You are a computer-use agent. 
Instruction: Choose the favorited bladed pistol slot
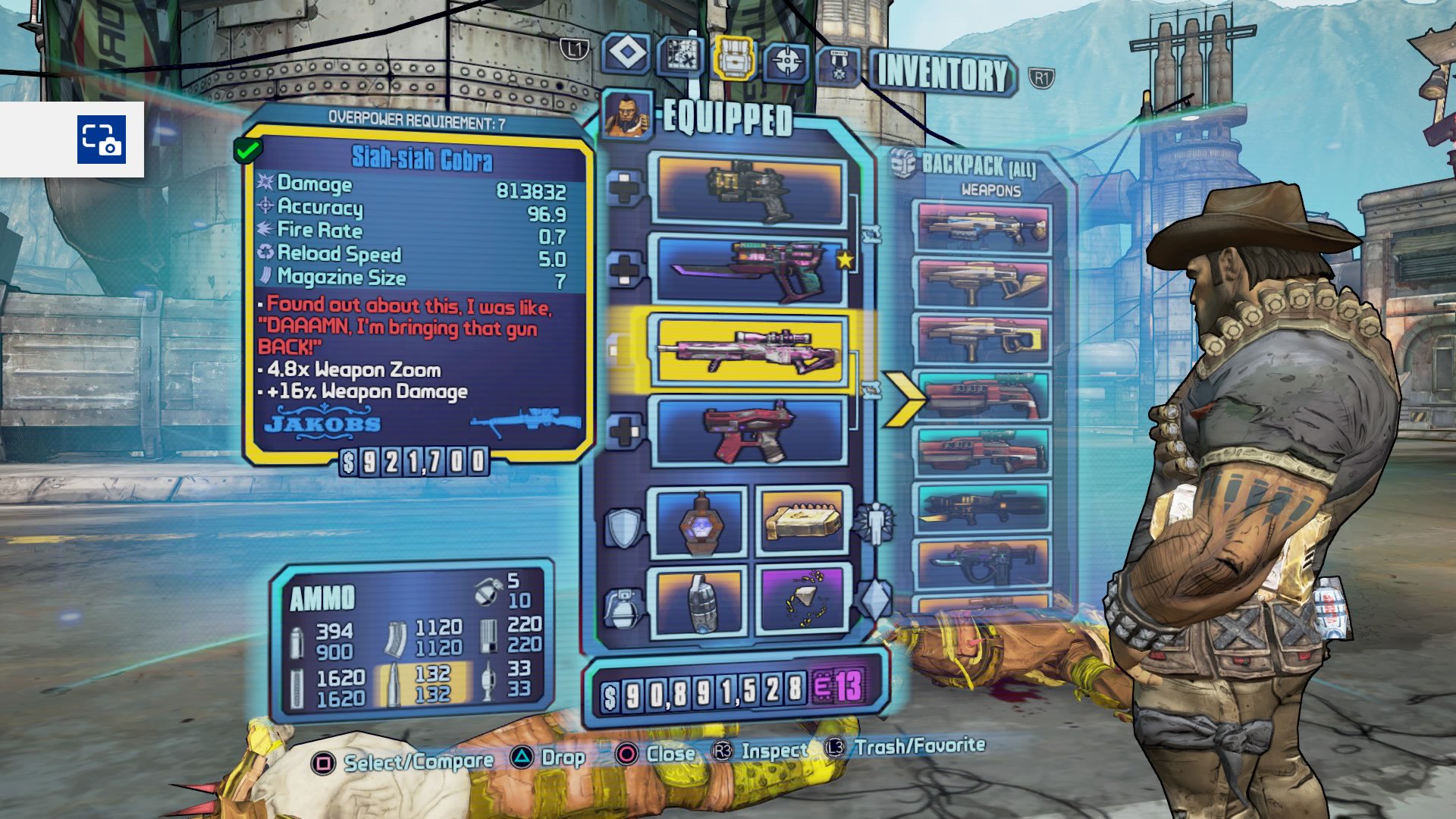(750, 269)
